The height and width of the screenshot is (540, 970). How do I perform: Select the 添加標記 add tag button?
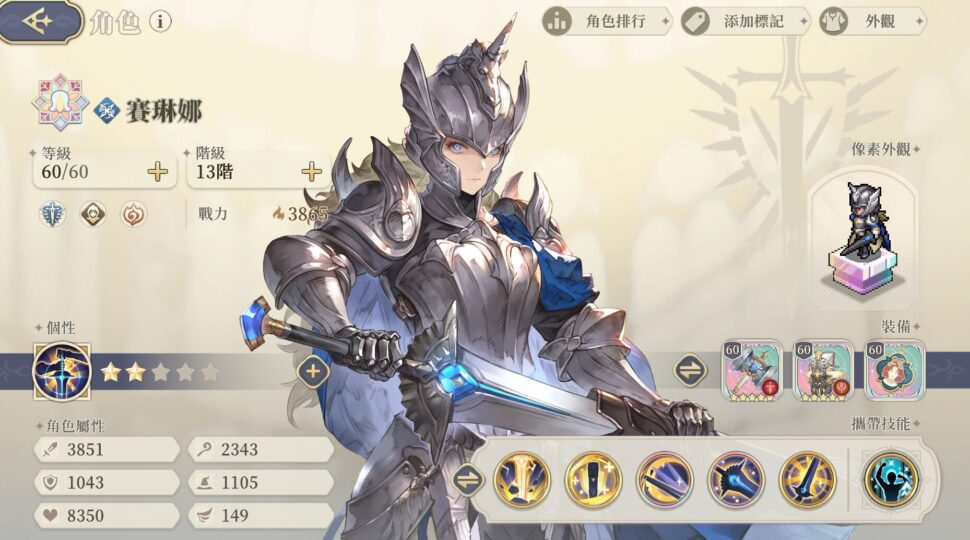click(x=744, y=20)
